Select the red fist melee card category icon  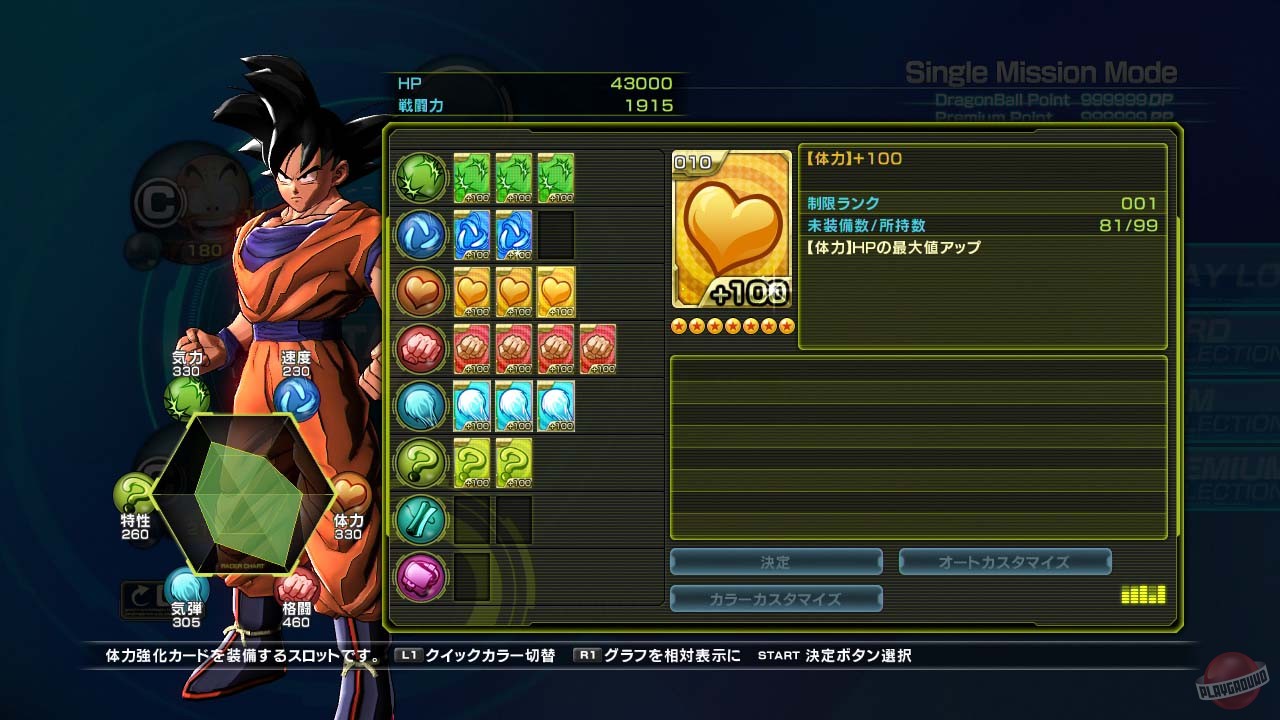click(x=420, y=348)
